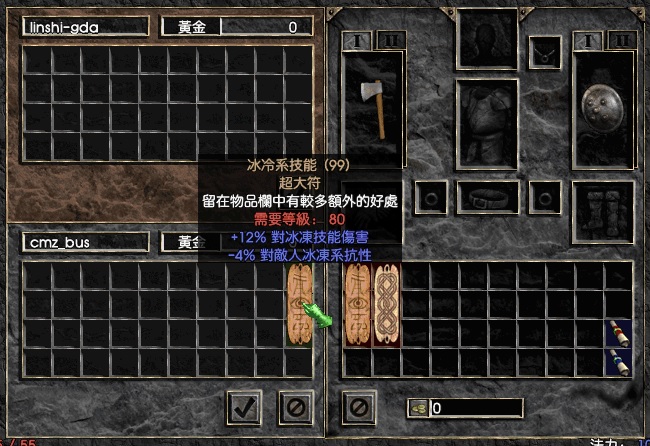Select the knot-pattern charm in your inventory

tap(386, 307)
